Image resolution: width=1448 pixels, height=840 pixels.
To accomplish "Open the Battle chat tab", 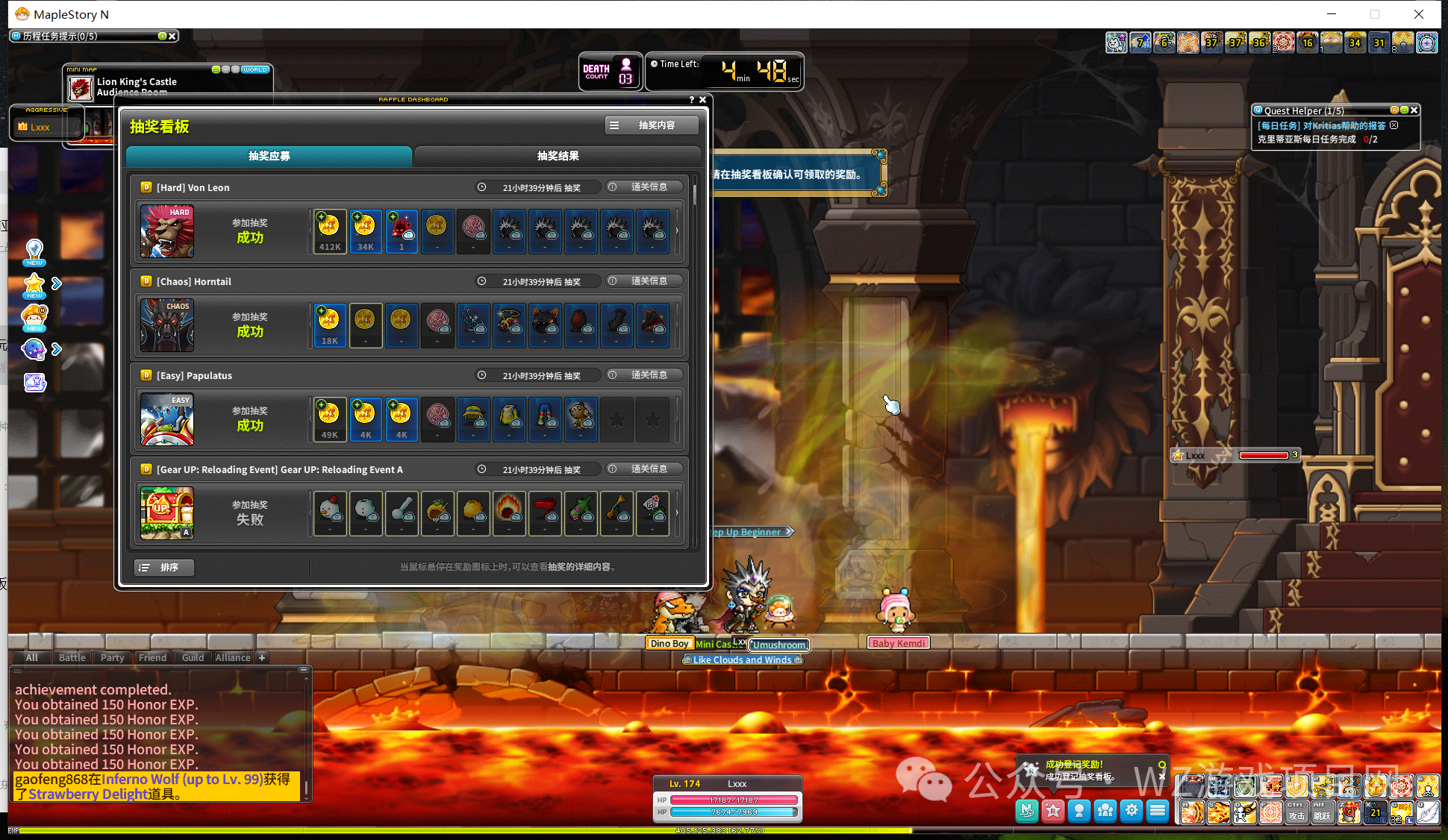I will click(72, 657).
